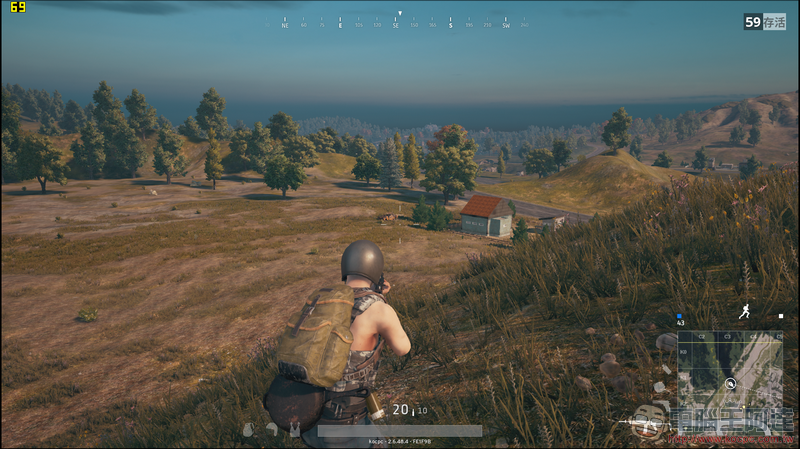Click the blue squad marker icon

click(680, 315)
